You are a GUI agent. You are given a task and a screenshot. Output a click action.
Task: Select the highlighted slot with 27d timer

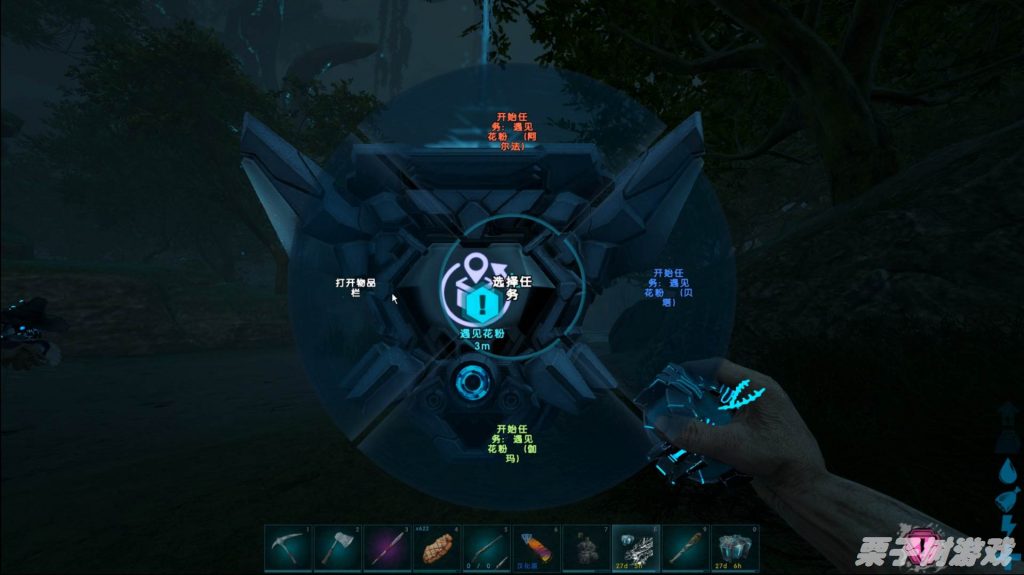click(636, 548)
